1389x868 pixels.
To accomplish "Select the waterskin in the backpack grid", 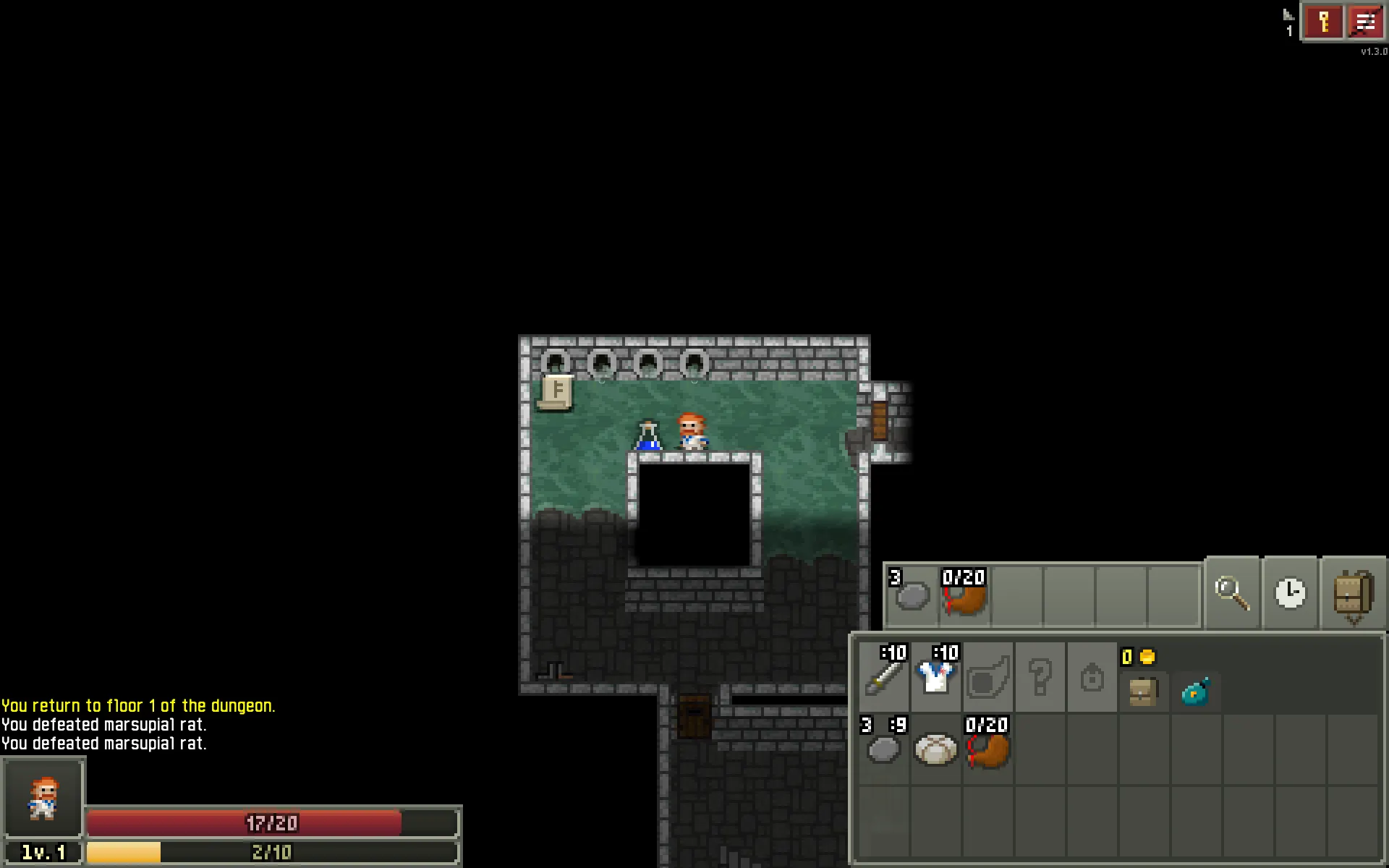I will (x=988, y=749).
